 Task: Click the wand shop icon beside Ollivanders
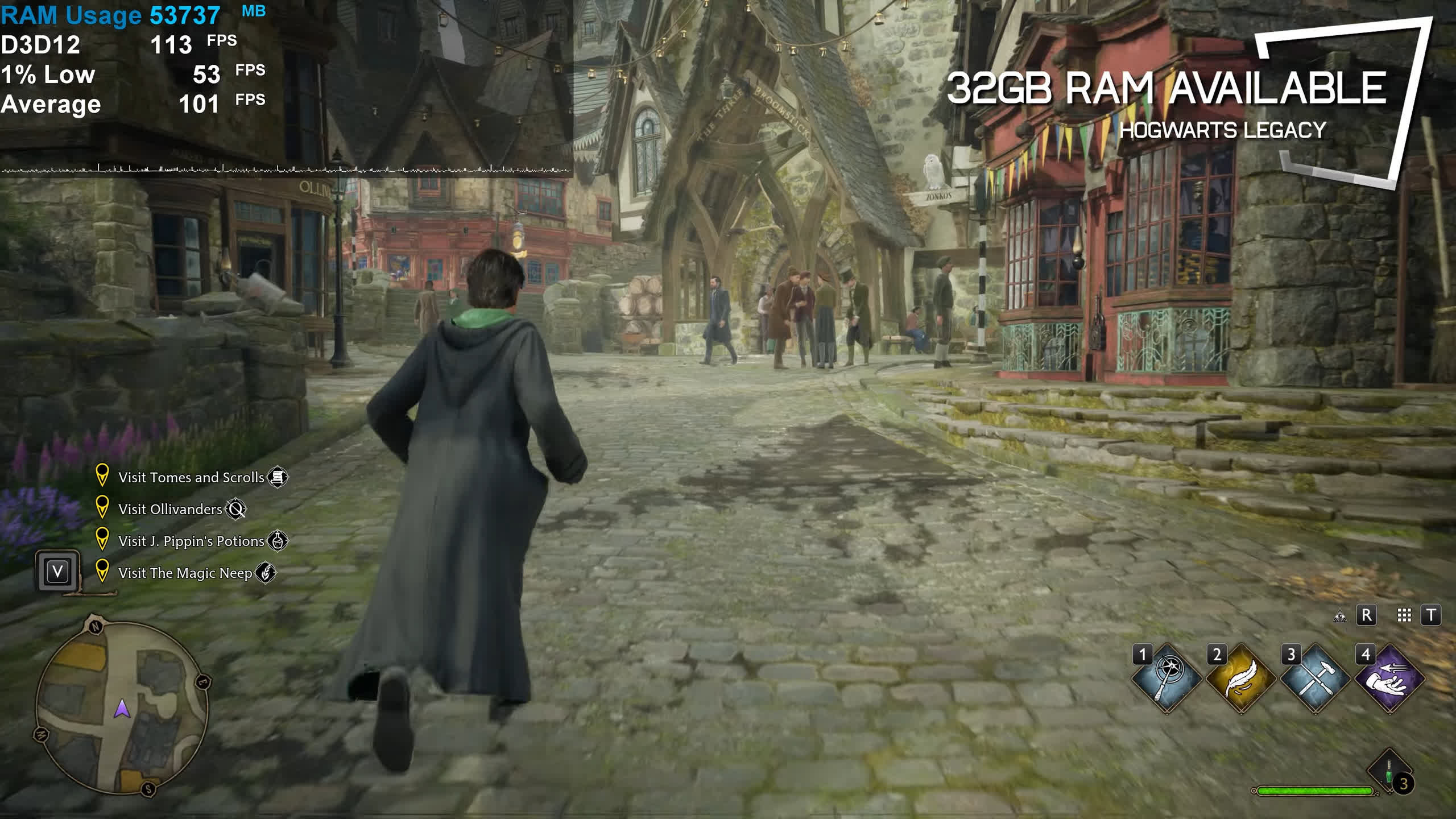(x=235, y=509)
